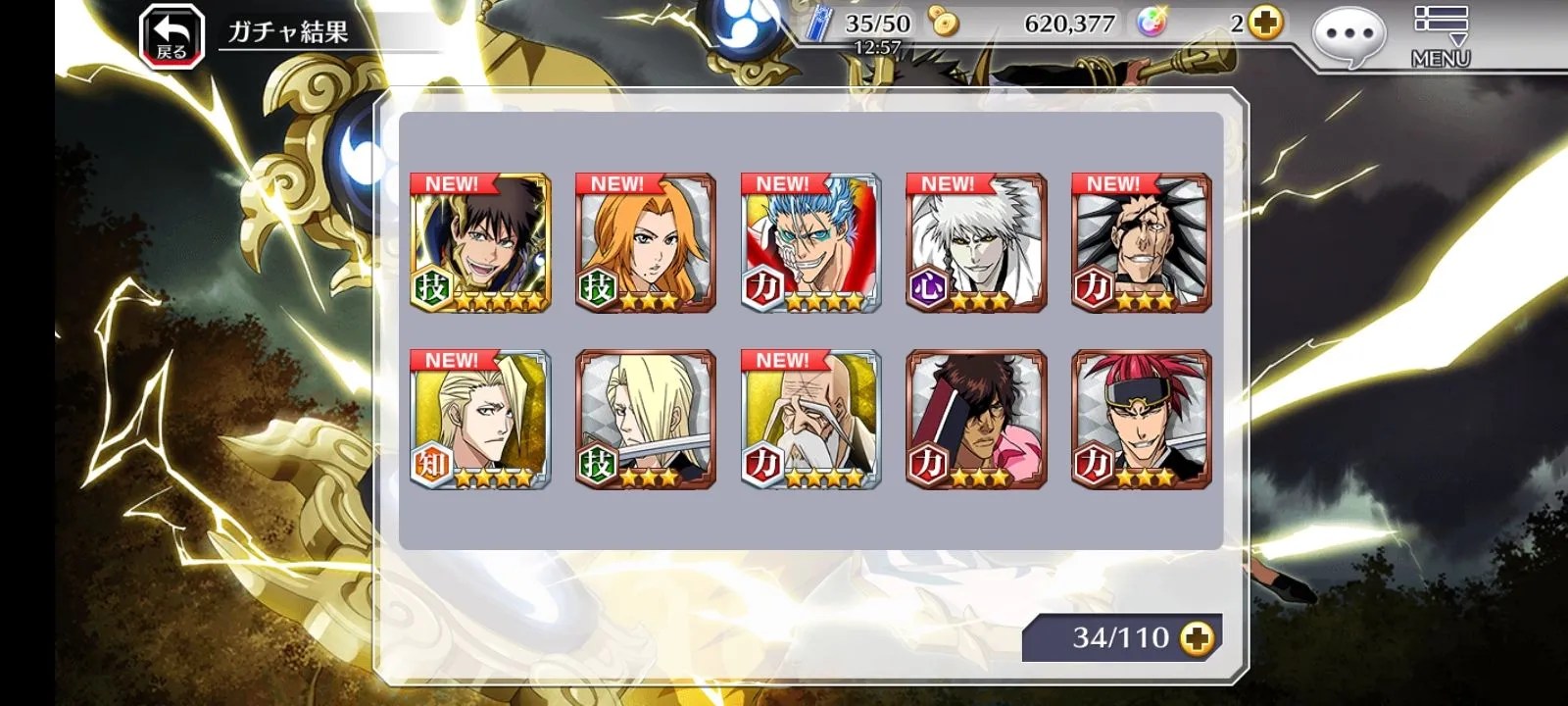This screenshot has width=1568, height=706.
Task: Select the bald bearded old man card
Action: [x=811, y=420]
